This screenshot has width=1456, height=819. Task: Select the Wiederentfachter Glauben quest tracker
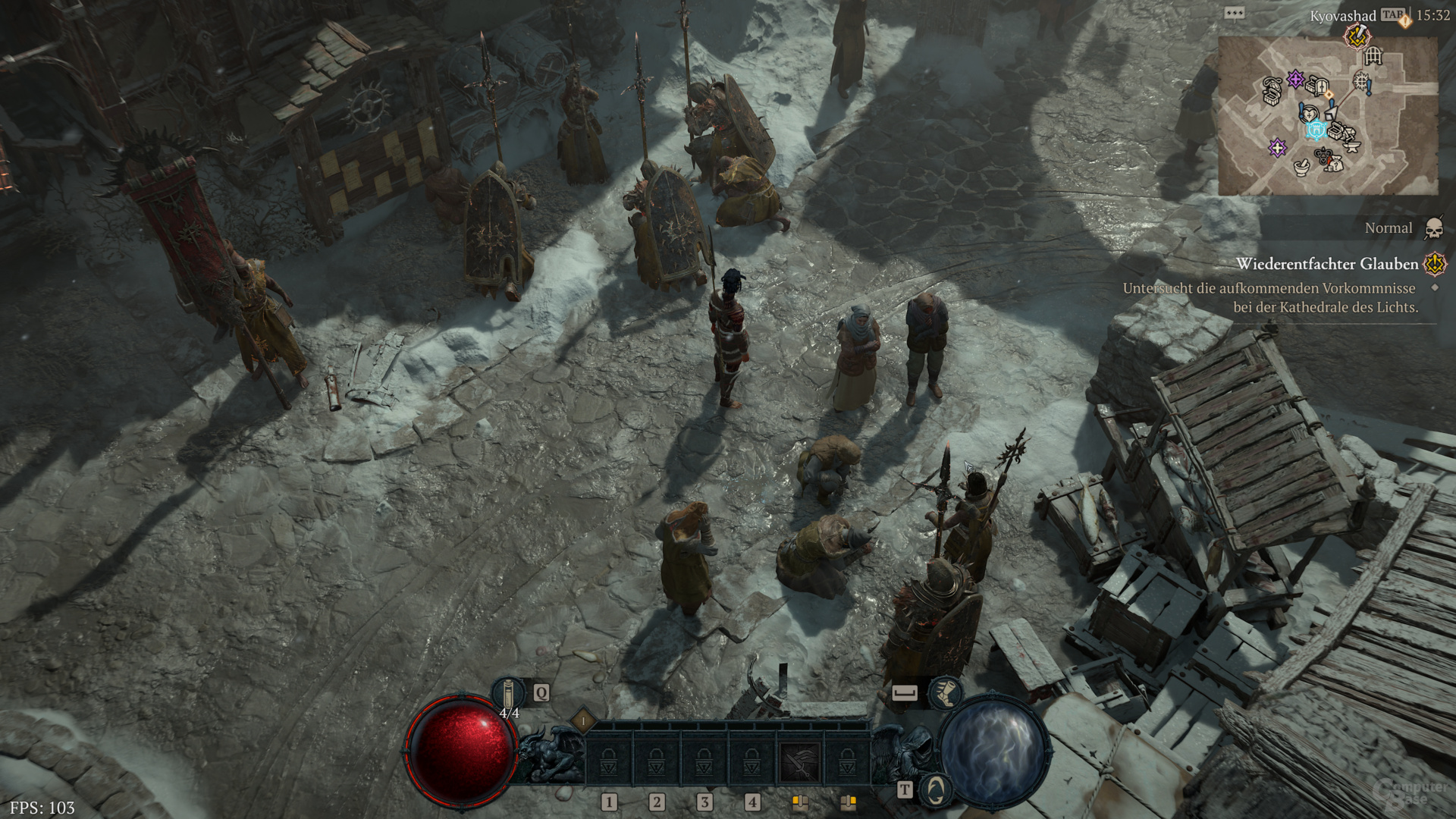click(1326, 264)
